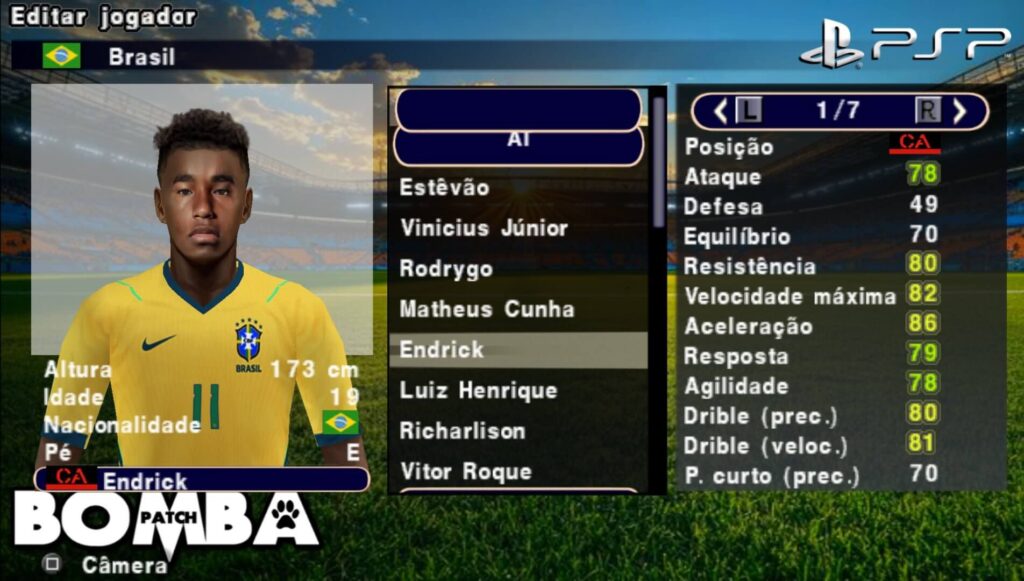Select the Matheus Cunha entry

[487, 309]
